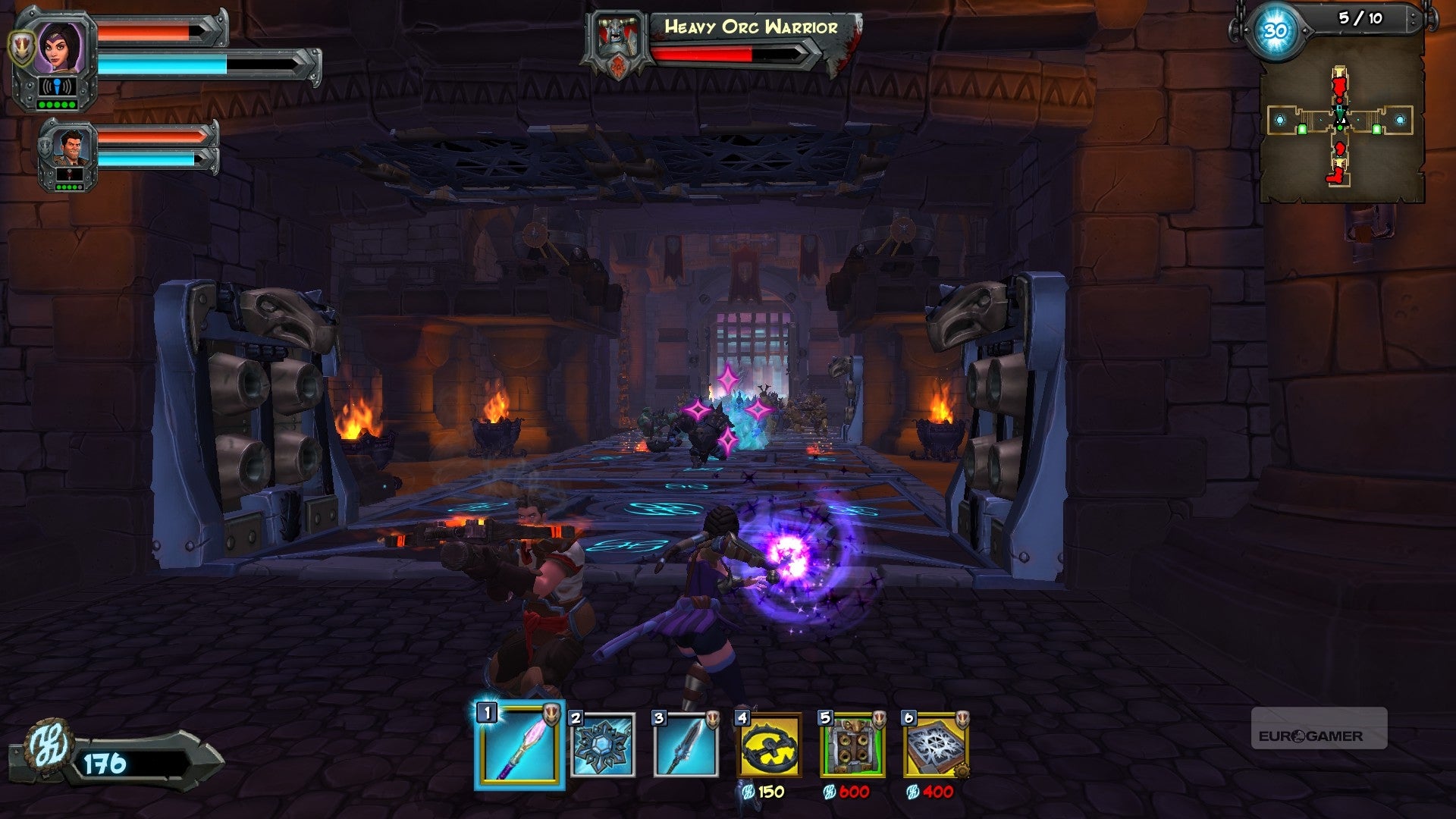The image size is (1456, 819).
Task: Choose the ice amulet in slot 2
Action: tap(603, 745)
